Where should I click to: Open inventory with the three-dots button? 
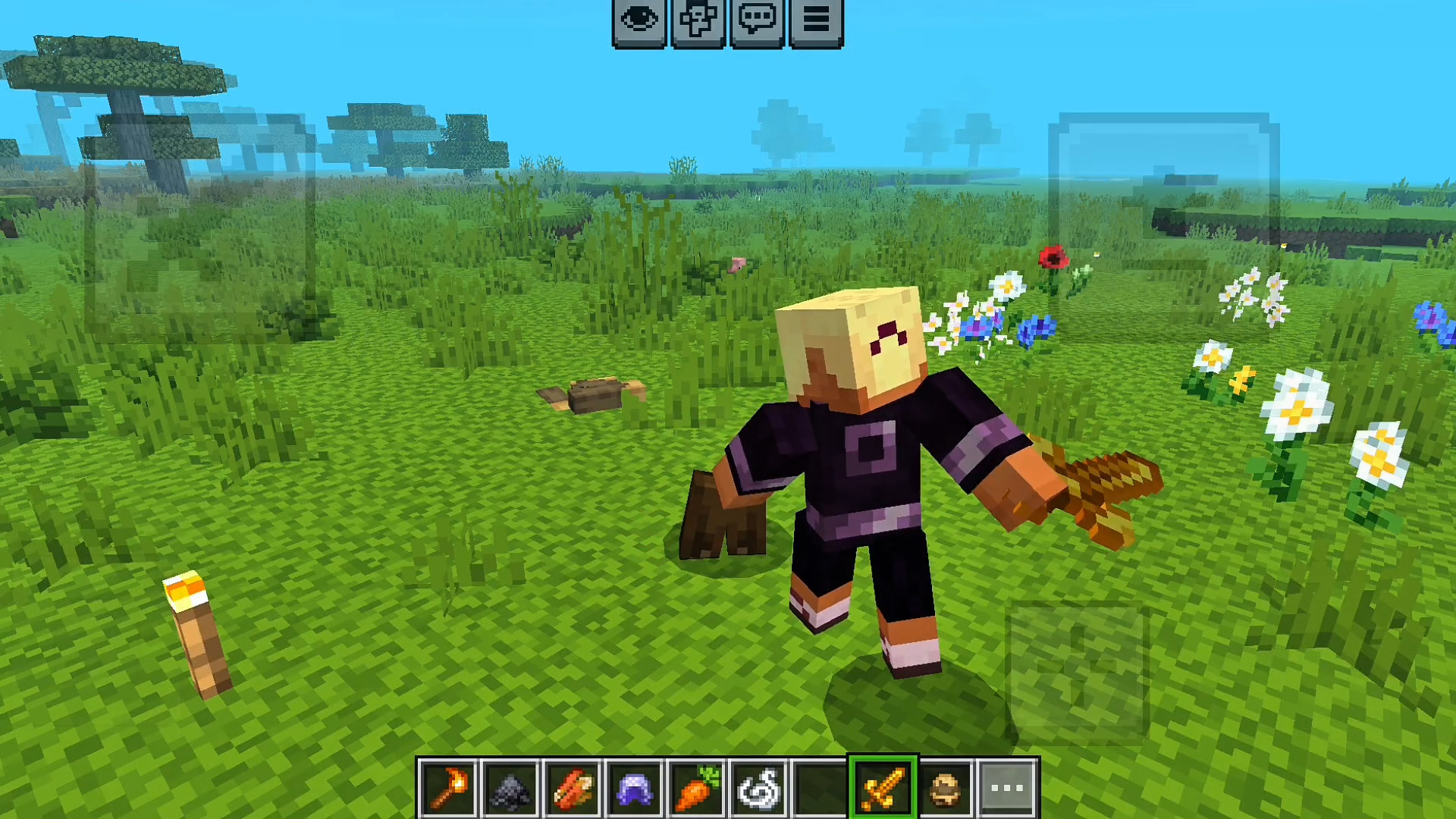click(x=1007, y=788)
